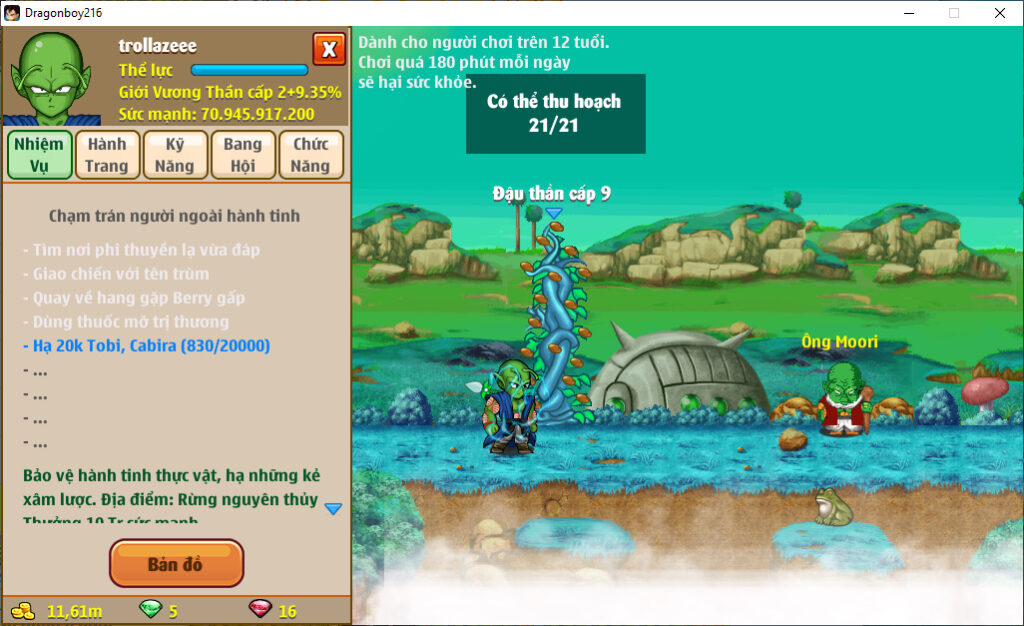Click the green gem currency icon
Screen dimensions: 1024x626
pos(149,611)
